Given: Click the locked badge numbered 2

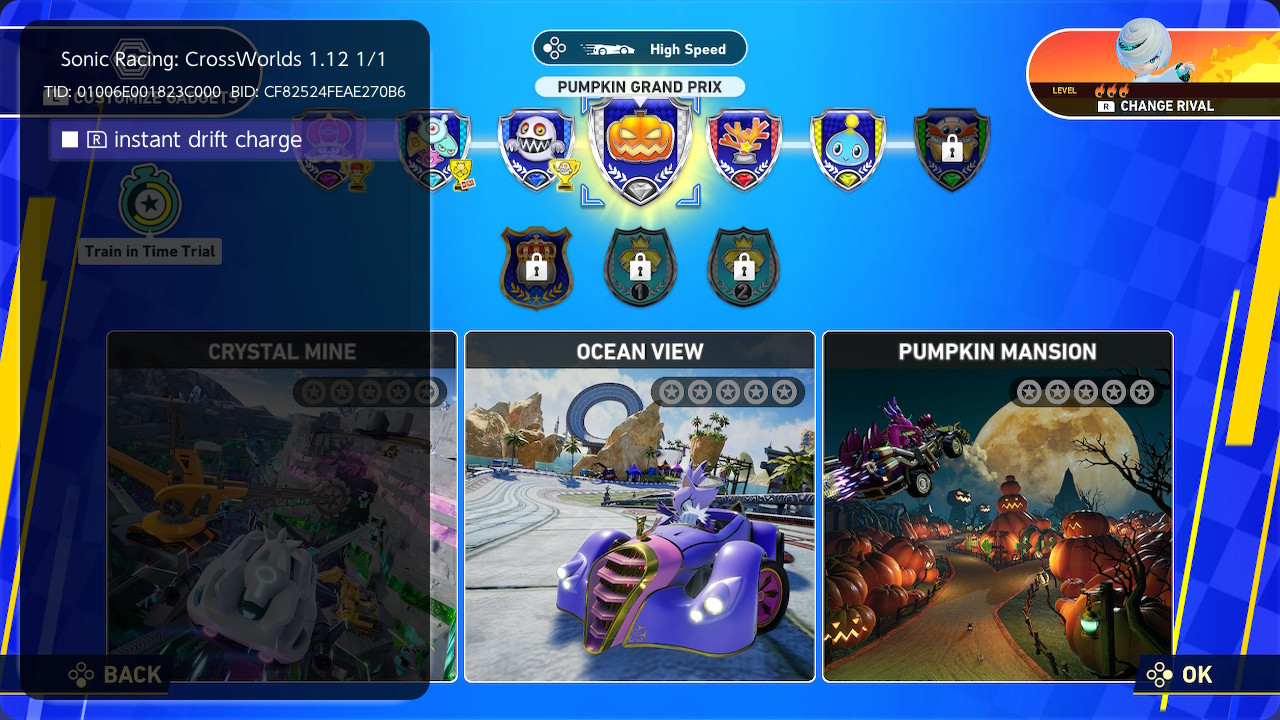Looking at the screenshot, I should click(743, 267).
